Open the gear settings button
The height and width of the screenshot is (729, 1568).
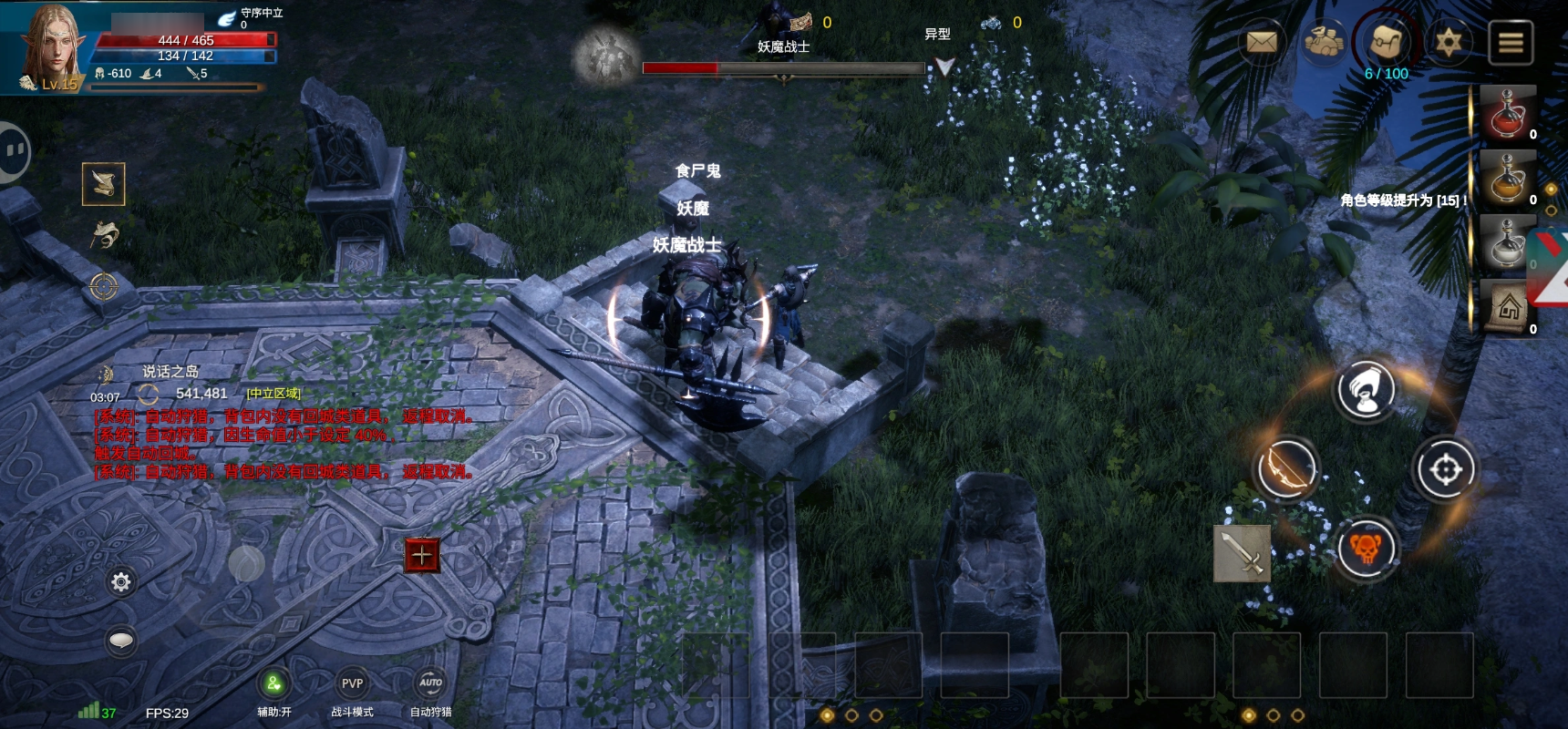pyautogui.click(x=120, y=581)
